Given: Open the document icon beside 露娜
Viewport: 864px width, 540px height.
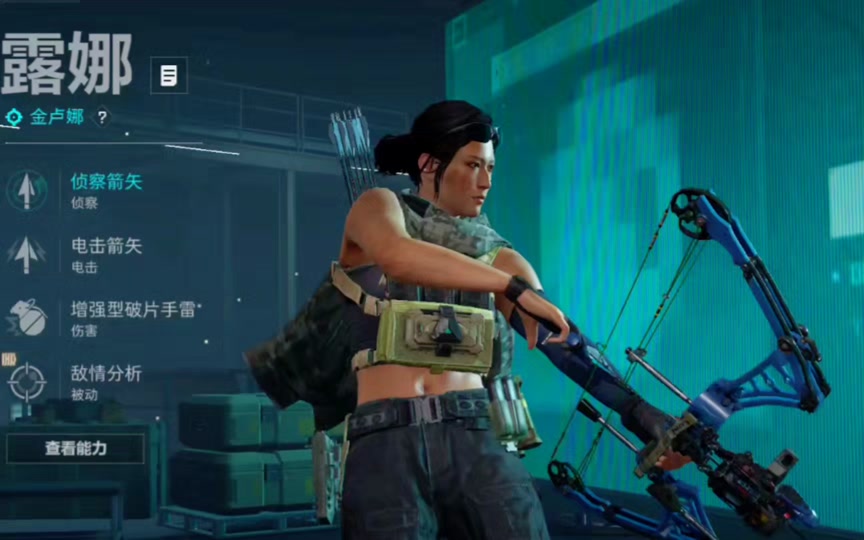Looking at the screenshot, I should click(169, 75).
